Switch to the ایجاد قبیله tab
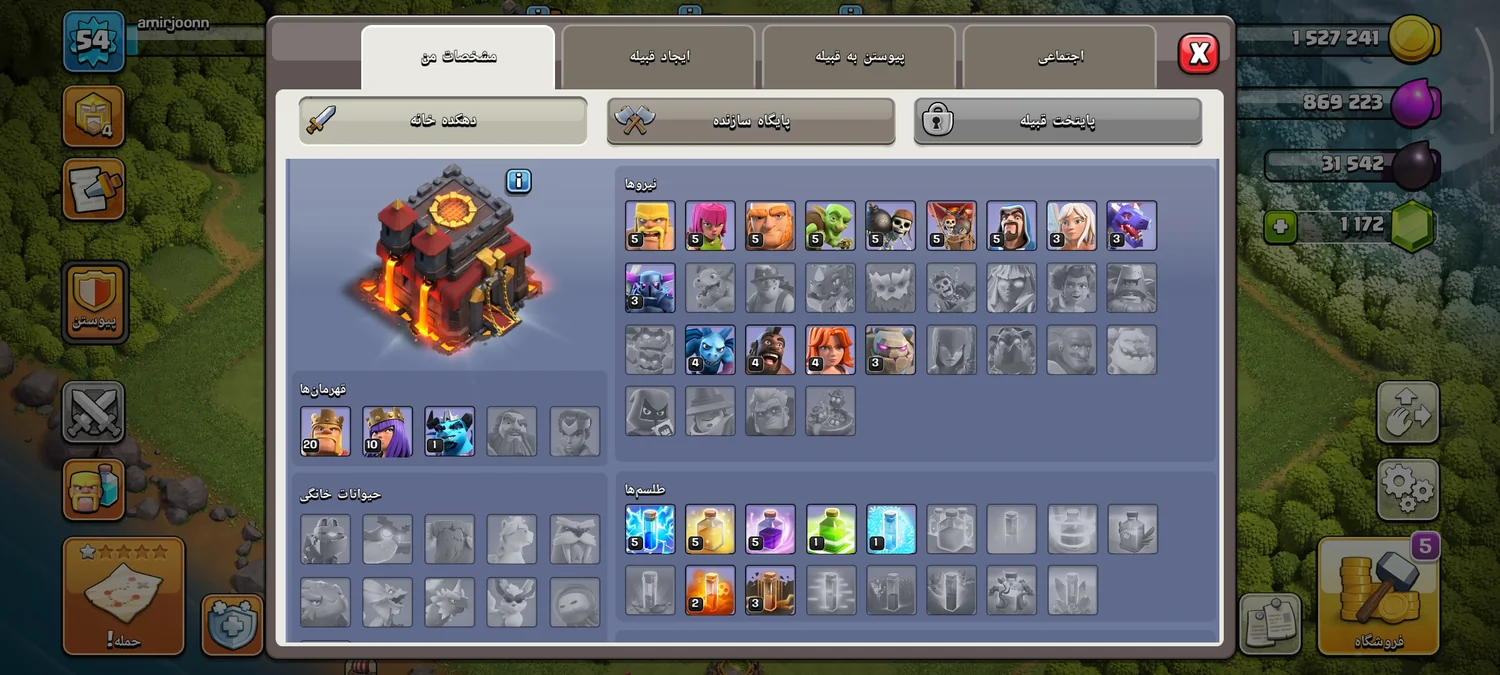The height and width of the screenshot is (675, 1500). coord(658,57)
